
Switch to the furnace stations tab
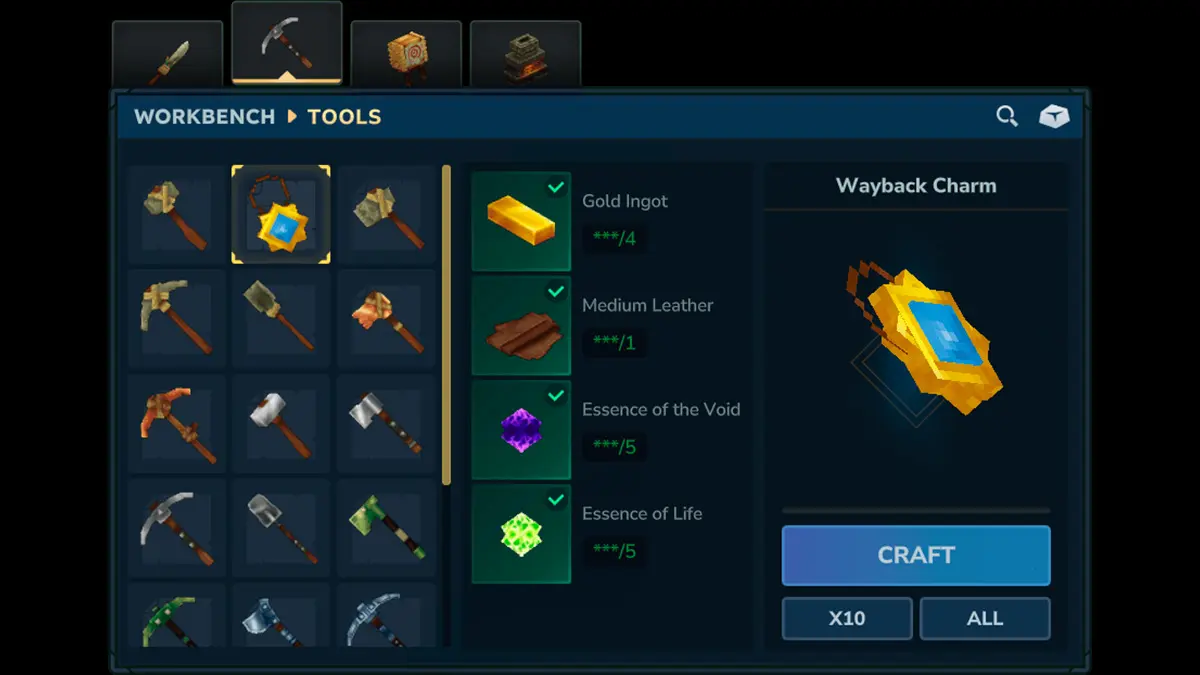[x=524, y=57]
